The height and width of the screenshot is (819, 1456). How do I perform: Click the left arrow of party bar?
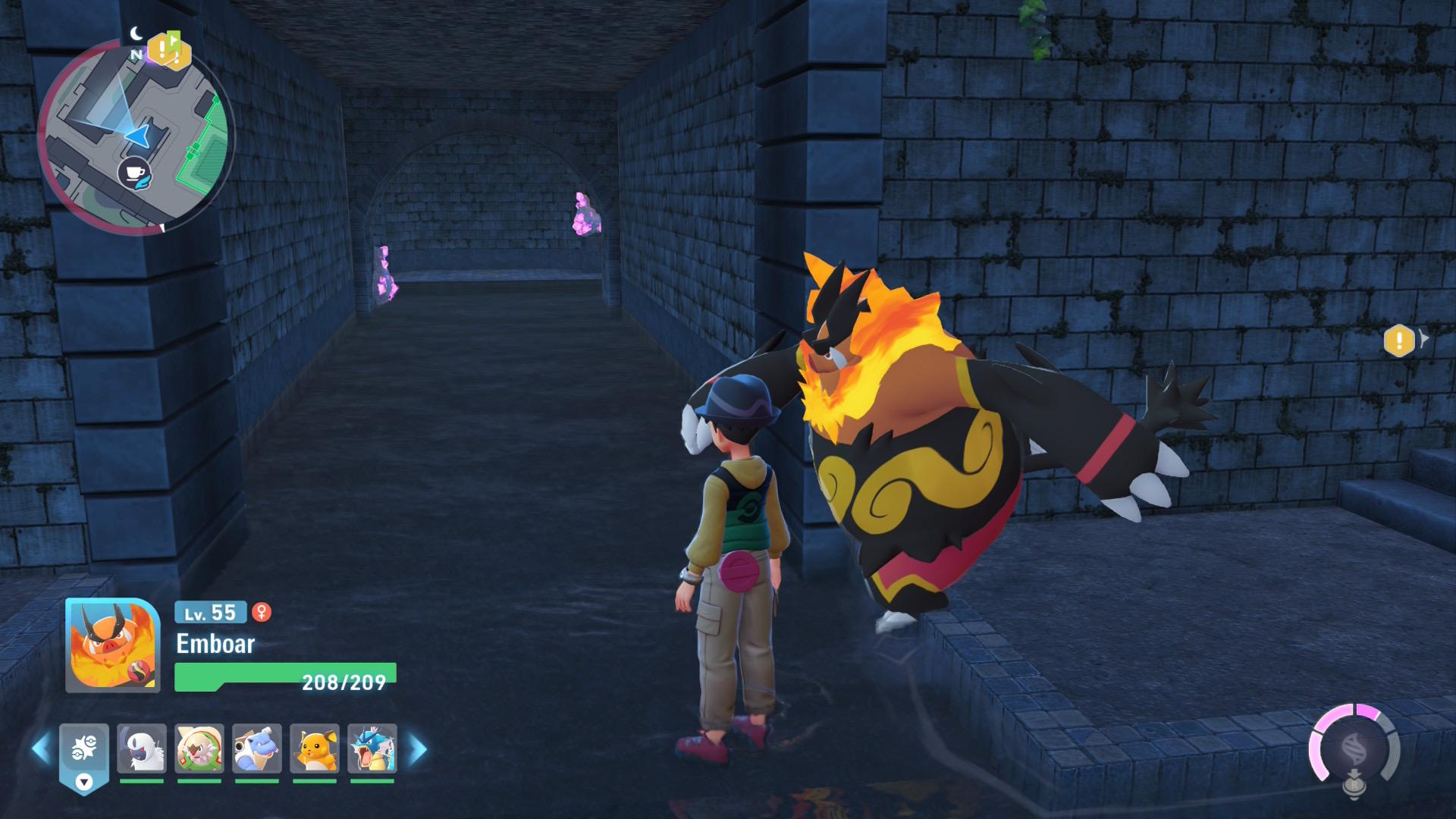[41, 749]
